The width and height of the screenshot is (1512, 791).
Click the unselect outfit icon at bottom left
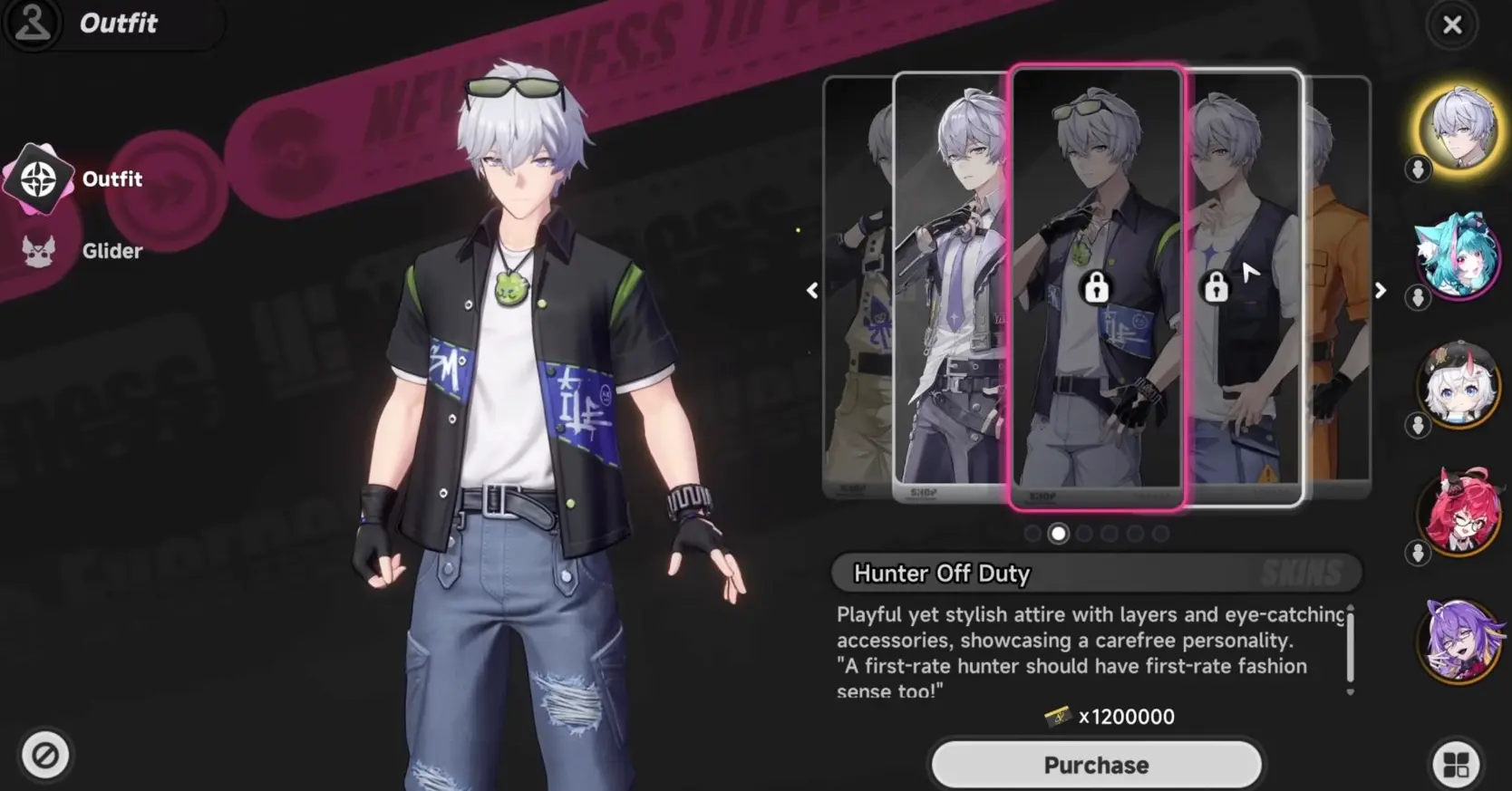click(x=45, y=755)
